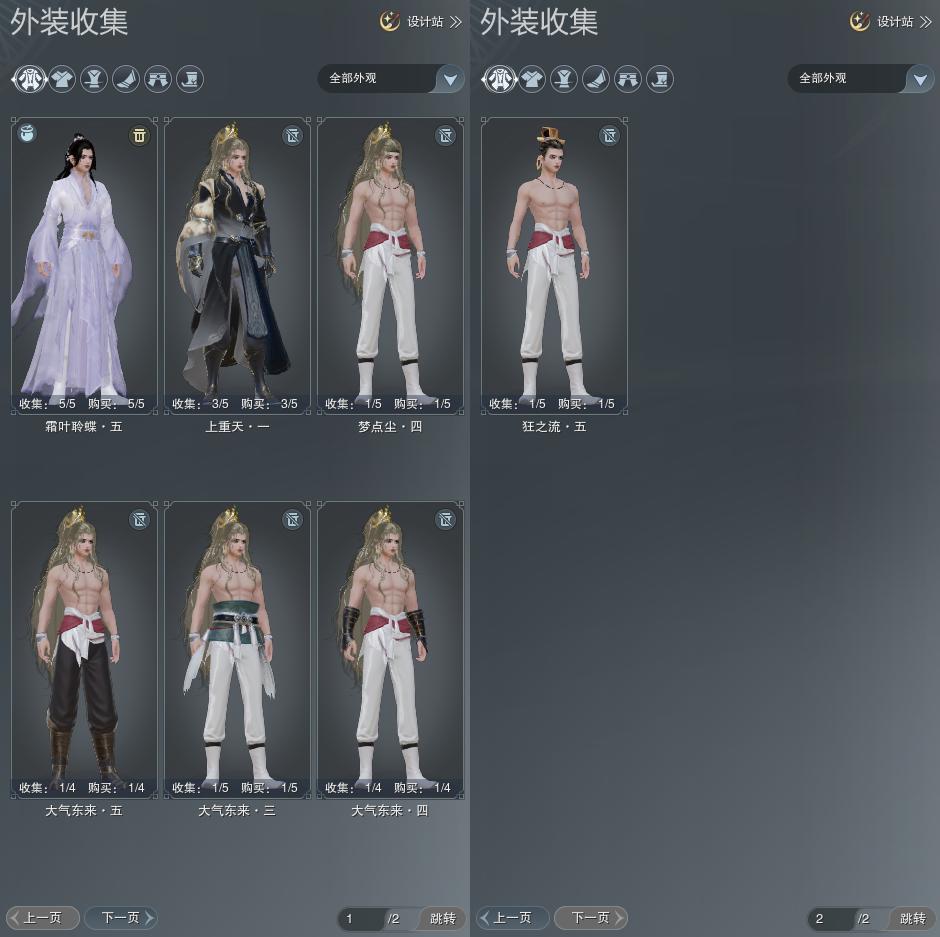The width and height of the screenshot is (940, 937).
Task: Click the page number field showing 2
Action: coord(831,918)
